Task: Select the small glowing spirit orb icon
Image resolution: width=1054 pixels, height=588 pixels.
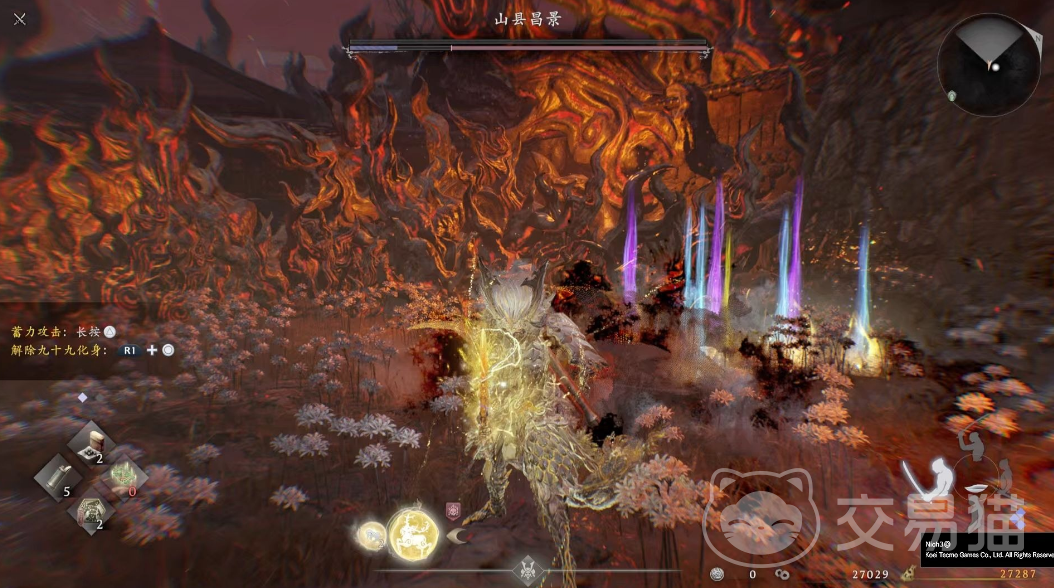Action: [x=371, y=535]
